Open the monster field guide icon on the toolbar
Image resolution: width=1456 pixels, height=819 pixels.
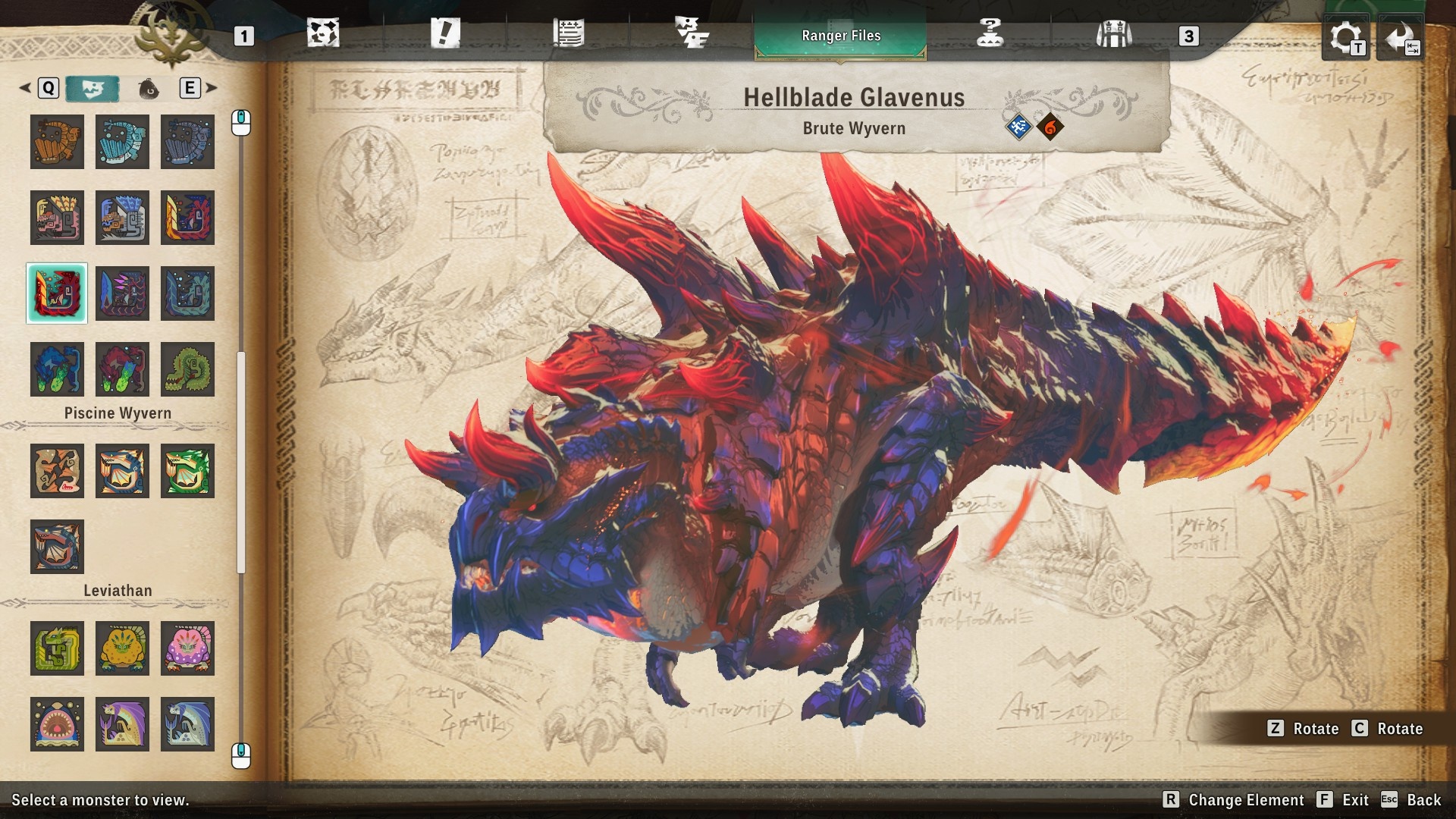pos(691,33)
